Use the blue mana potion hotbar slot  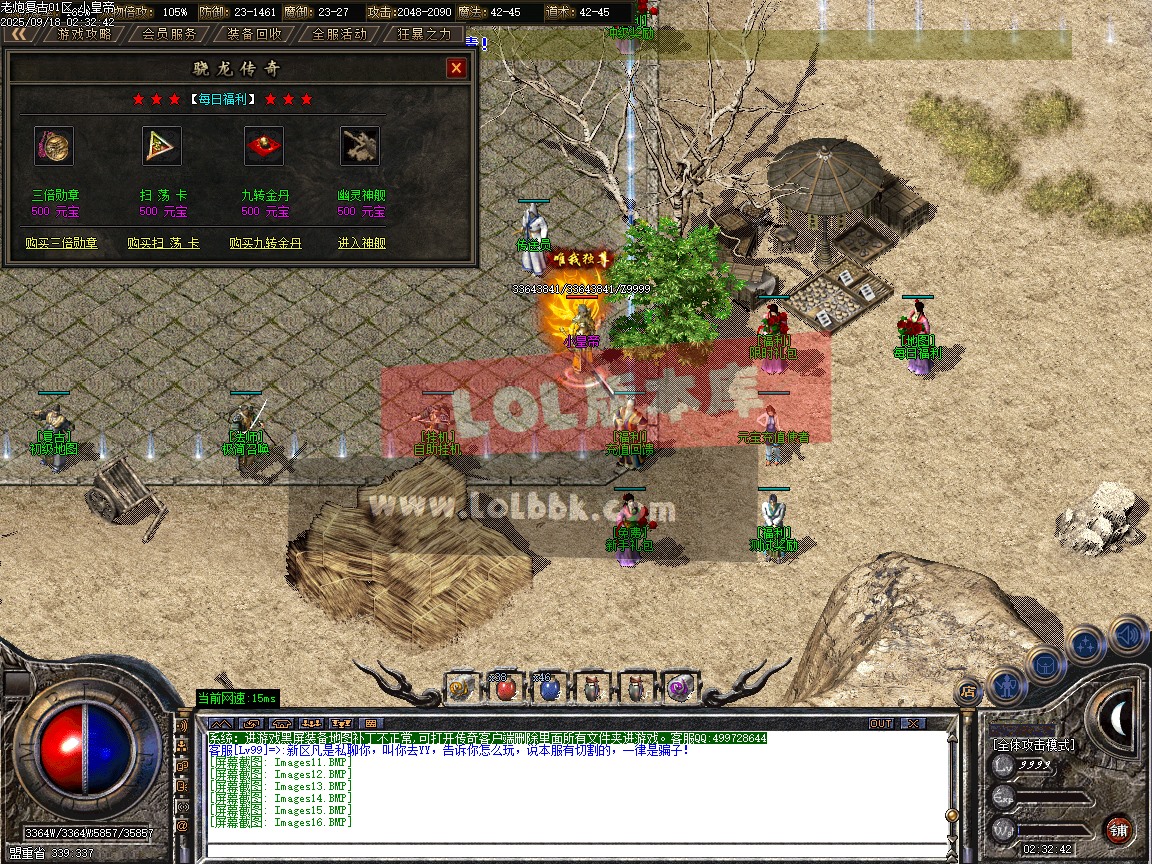548,687
